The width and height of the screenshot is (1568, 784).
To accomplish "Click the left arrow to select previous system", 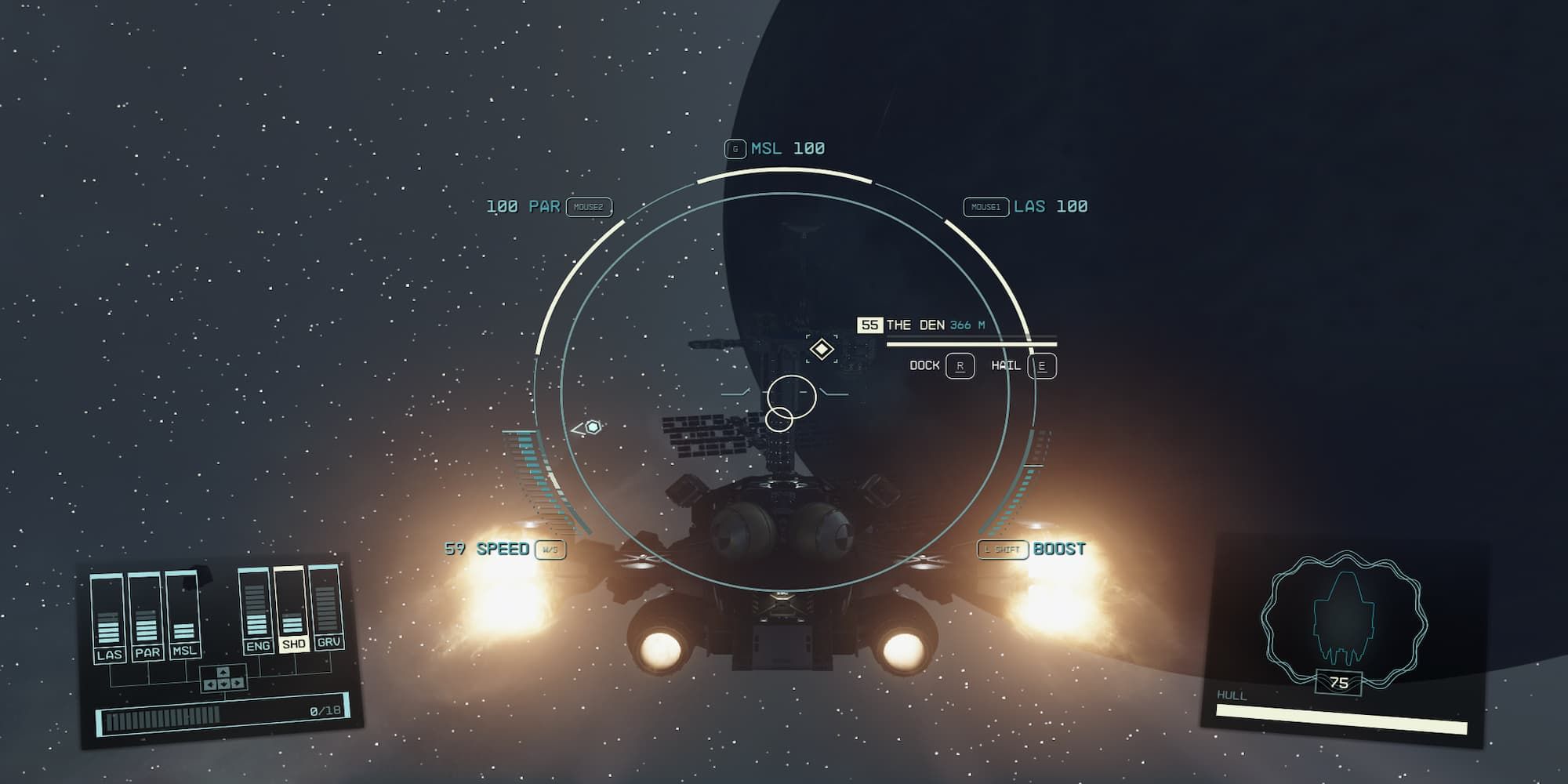I will 210,684.
